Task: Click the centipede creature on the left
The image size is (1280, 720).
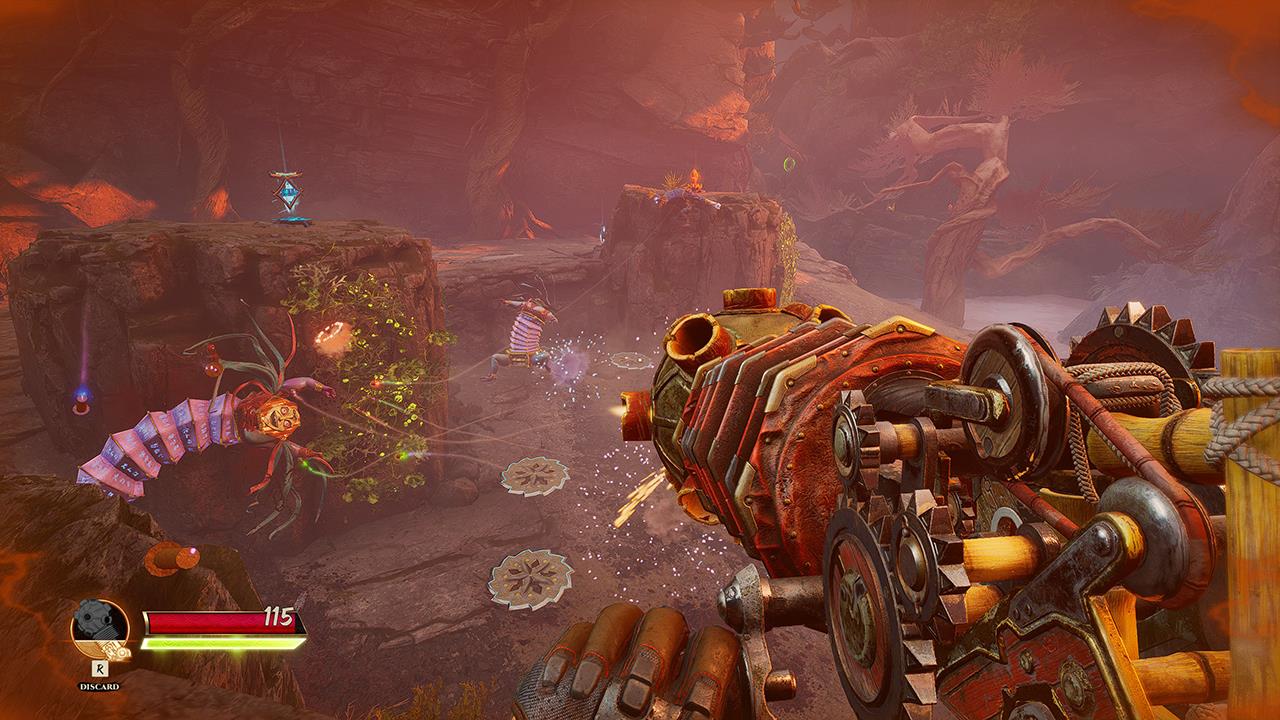Action: pyautogui.click(x=200, y=430)
